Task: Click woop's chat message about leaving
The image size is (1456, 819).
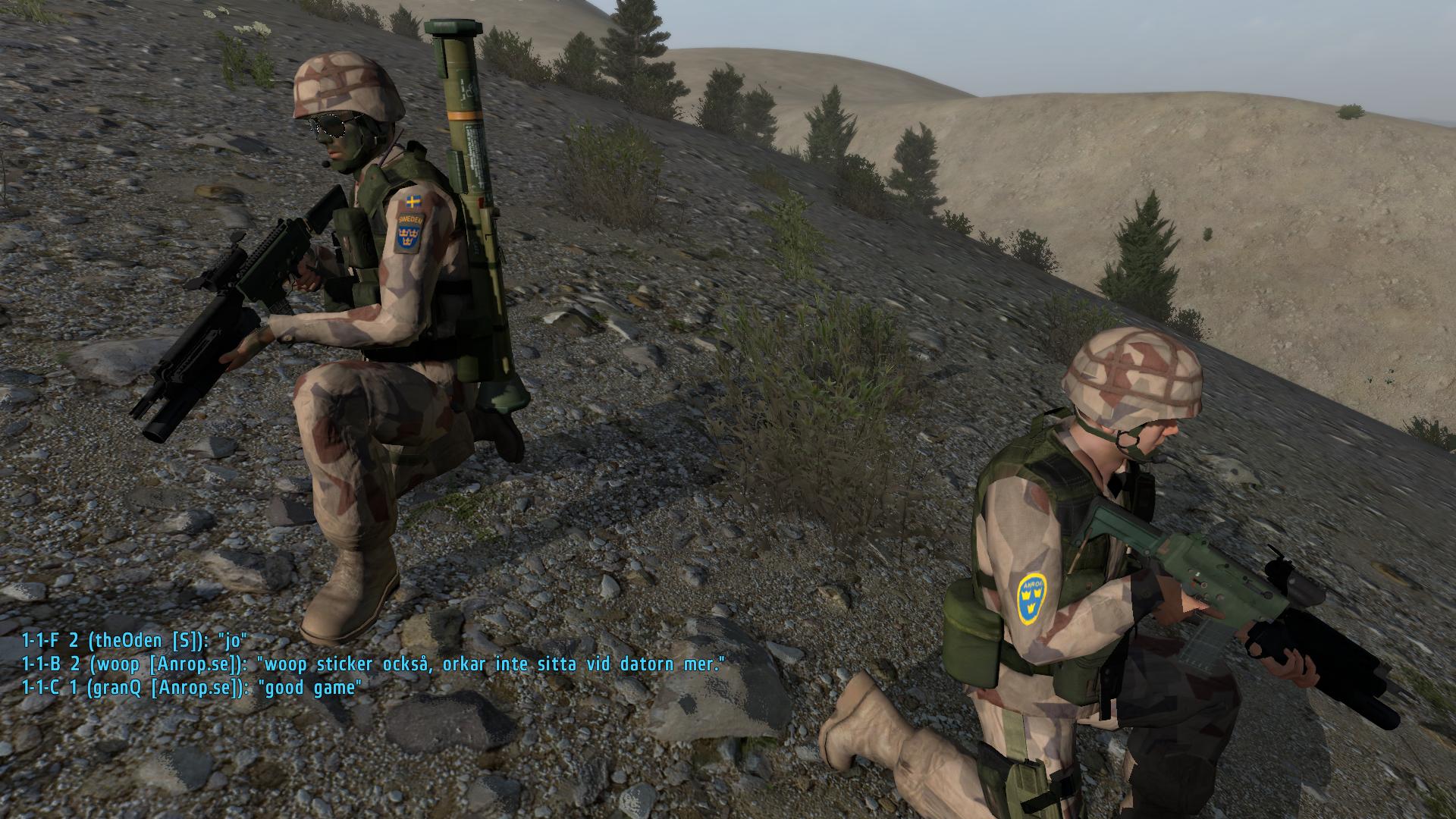Action: click(x=373, y=664)
